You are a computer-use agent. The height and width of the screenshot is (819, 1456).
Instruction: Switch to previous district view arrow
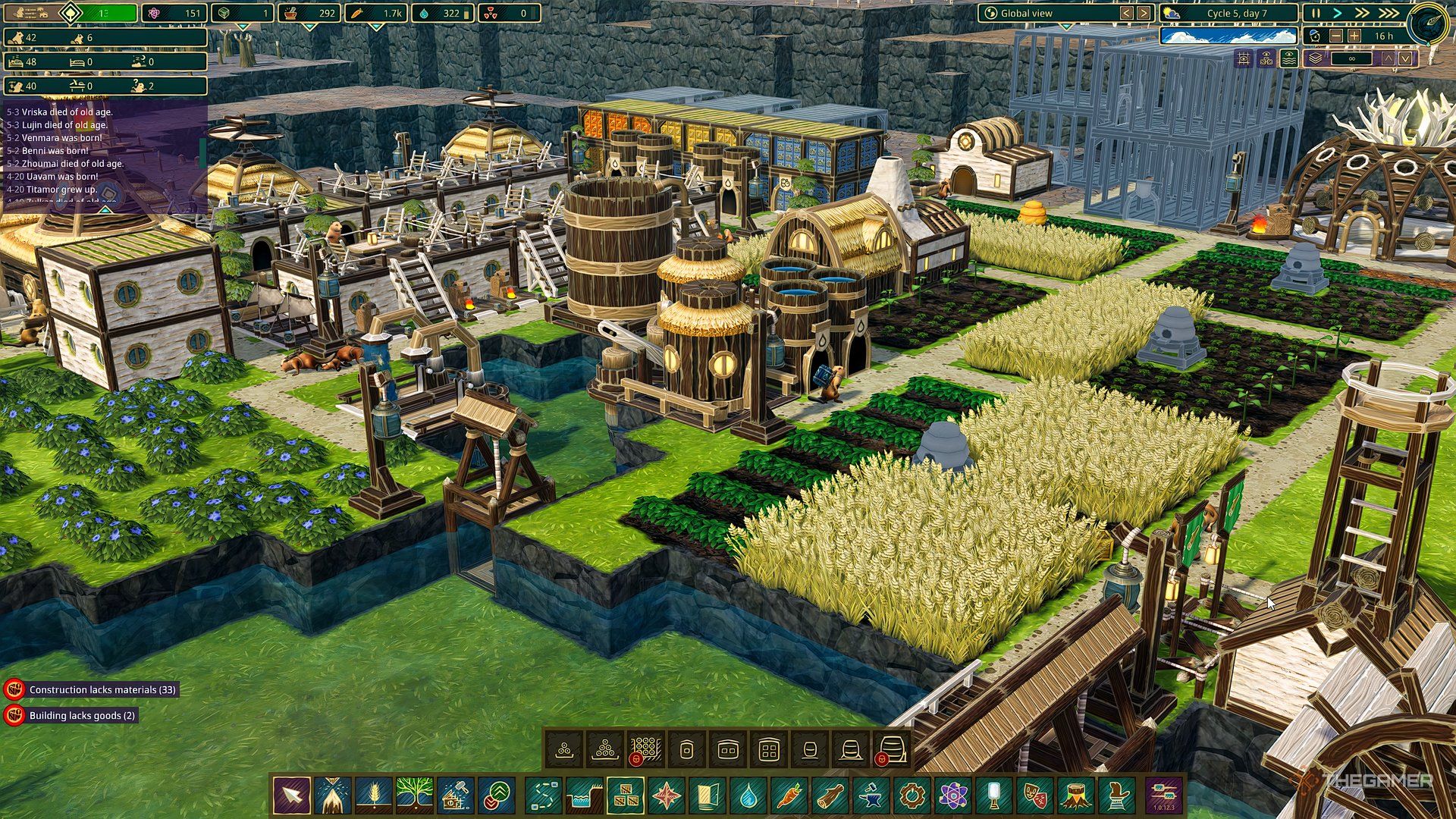(x=1127, y=14)
